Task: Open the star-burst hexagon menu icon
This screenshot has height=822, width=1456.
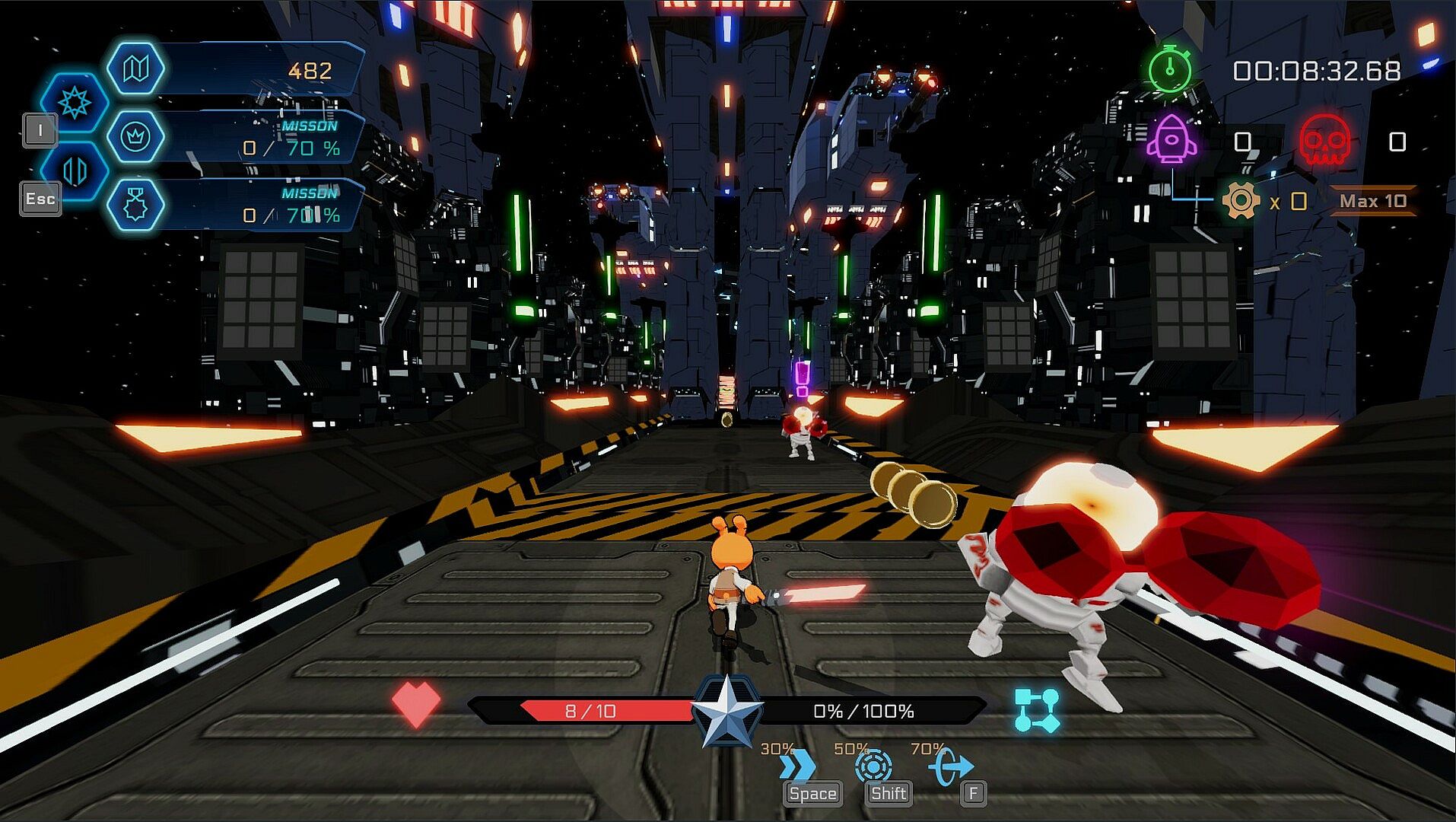Action: [75, 103]
